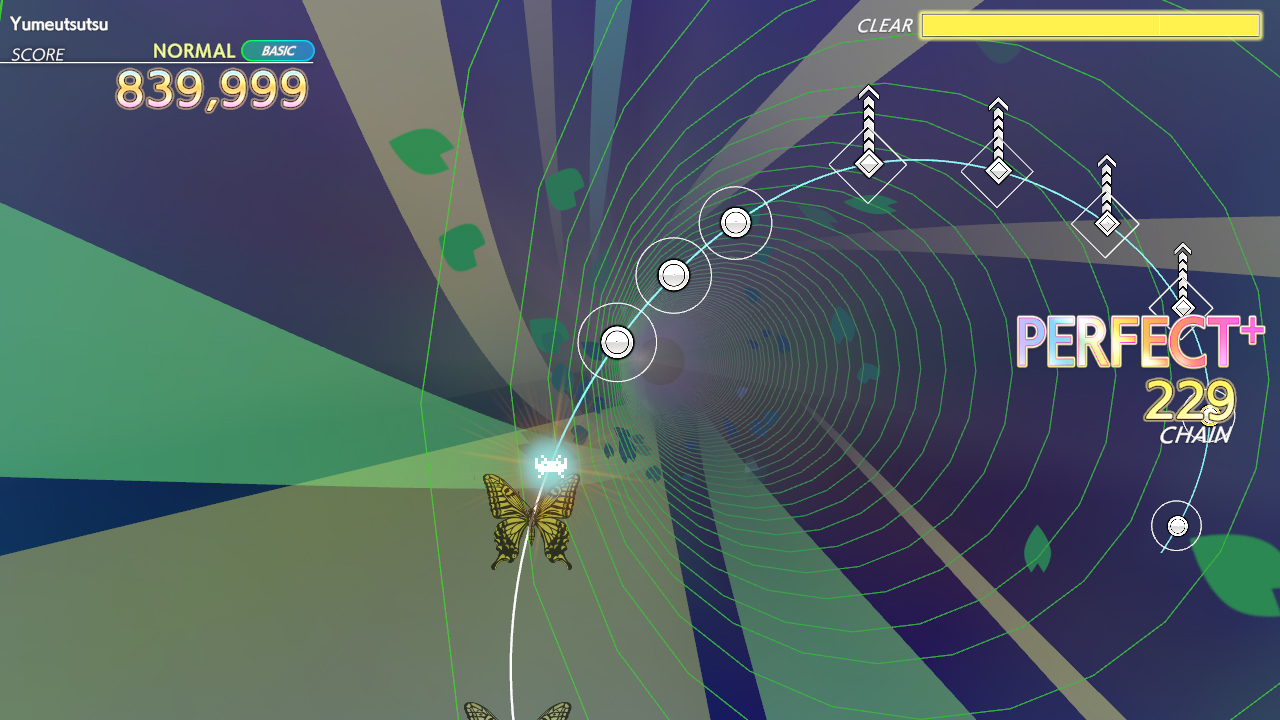Click the small tap note near bottom right

(x=1176, y=527)
